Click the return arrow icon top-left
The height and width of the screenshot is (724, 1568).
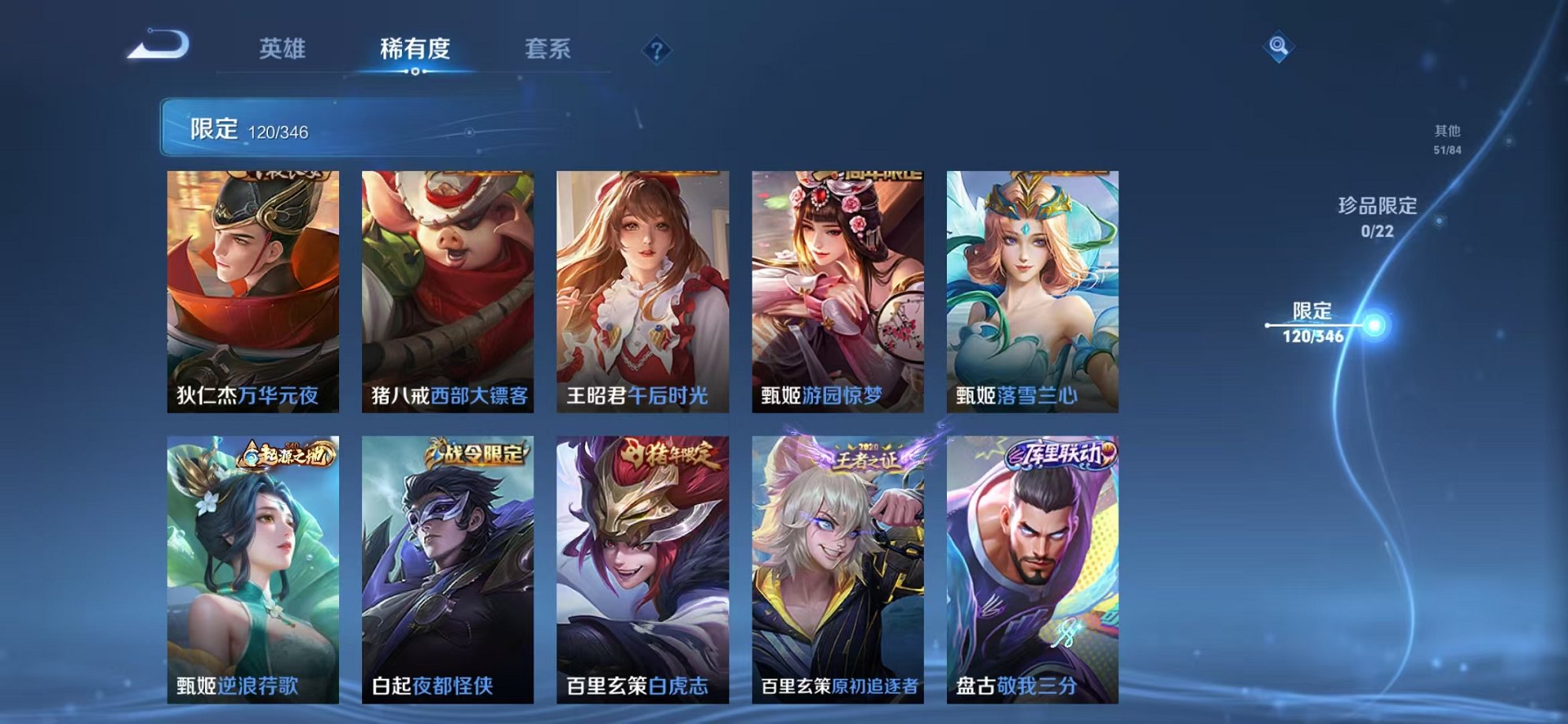click(x=162, y=45)
